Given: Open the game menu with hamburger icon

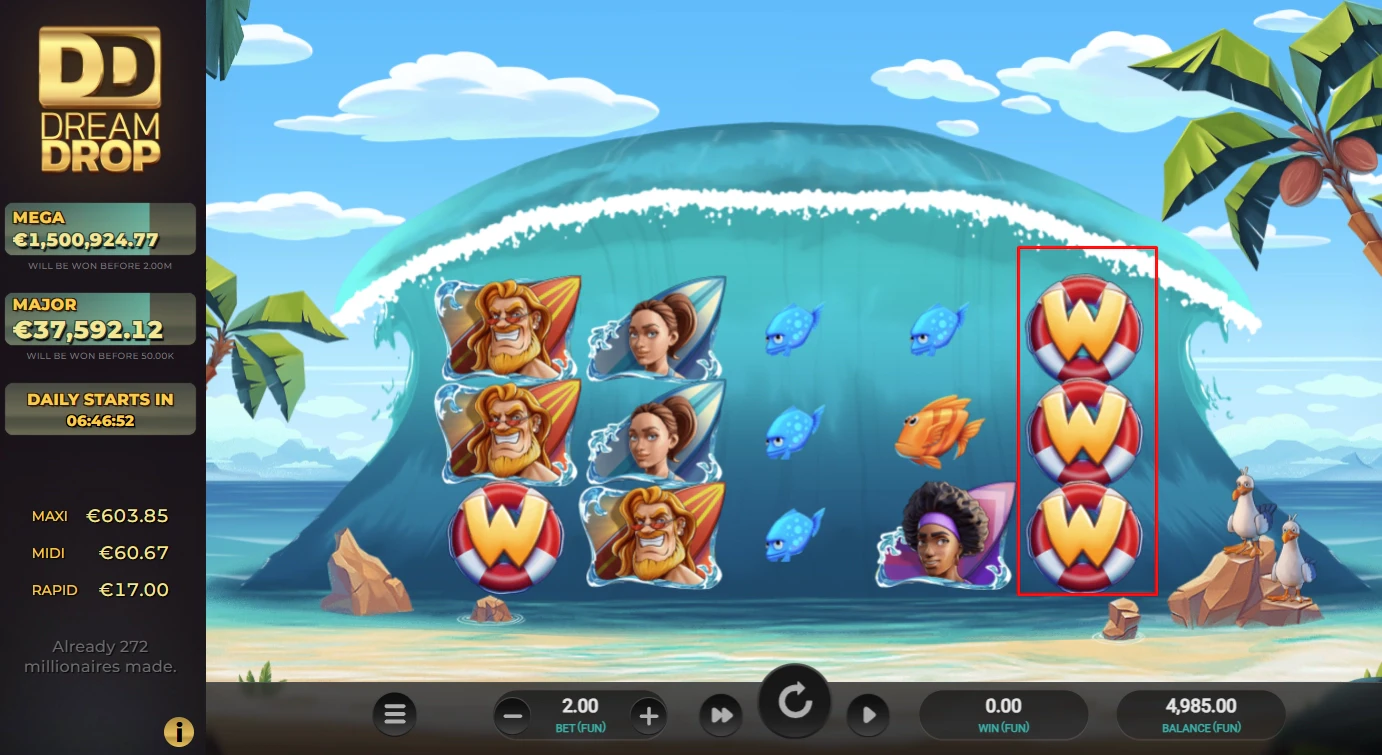Looking at the screenshot, I should coord(394,714).
